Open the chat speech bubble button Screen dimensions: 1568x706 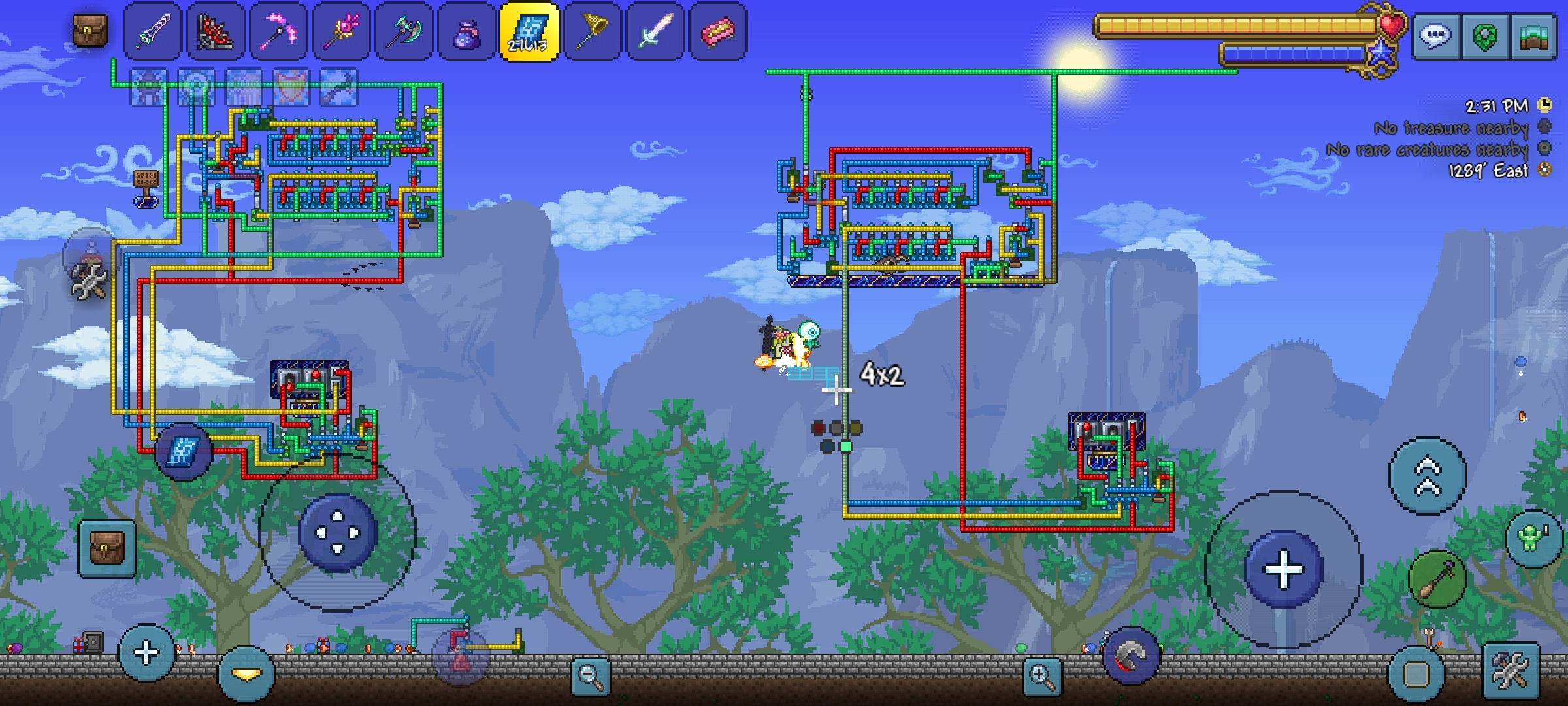point(1435,36)
